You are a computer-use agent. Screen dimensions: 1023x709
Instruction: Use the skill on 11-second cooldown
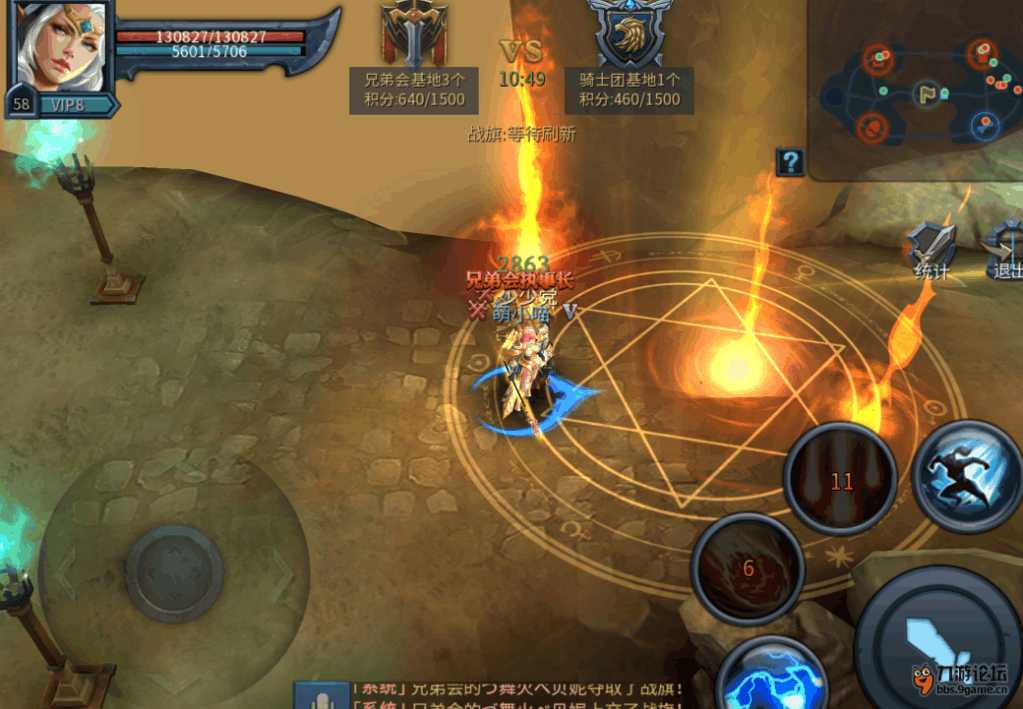(x=841, y=481)
